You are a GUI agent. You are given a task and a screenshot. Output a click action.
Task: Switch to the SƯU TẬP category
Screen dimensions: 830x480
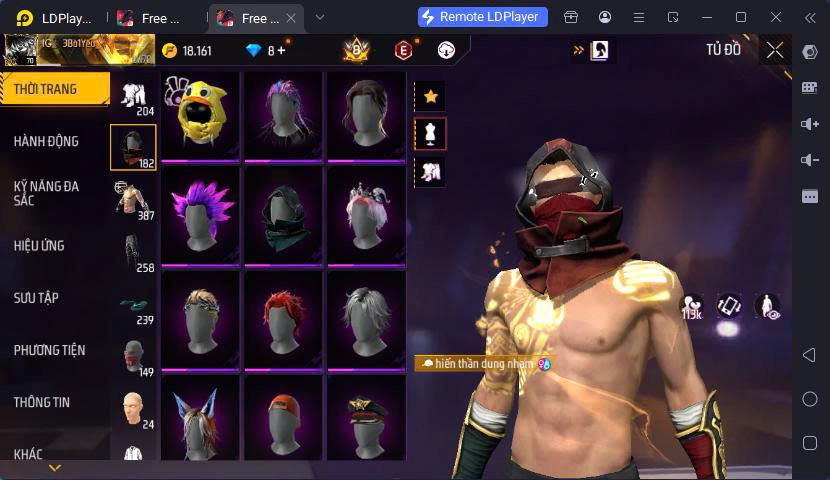36,298
